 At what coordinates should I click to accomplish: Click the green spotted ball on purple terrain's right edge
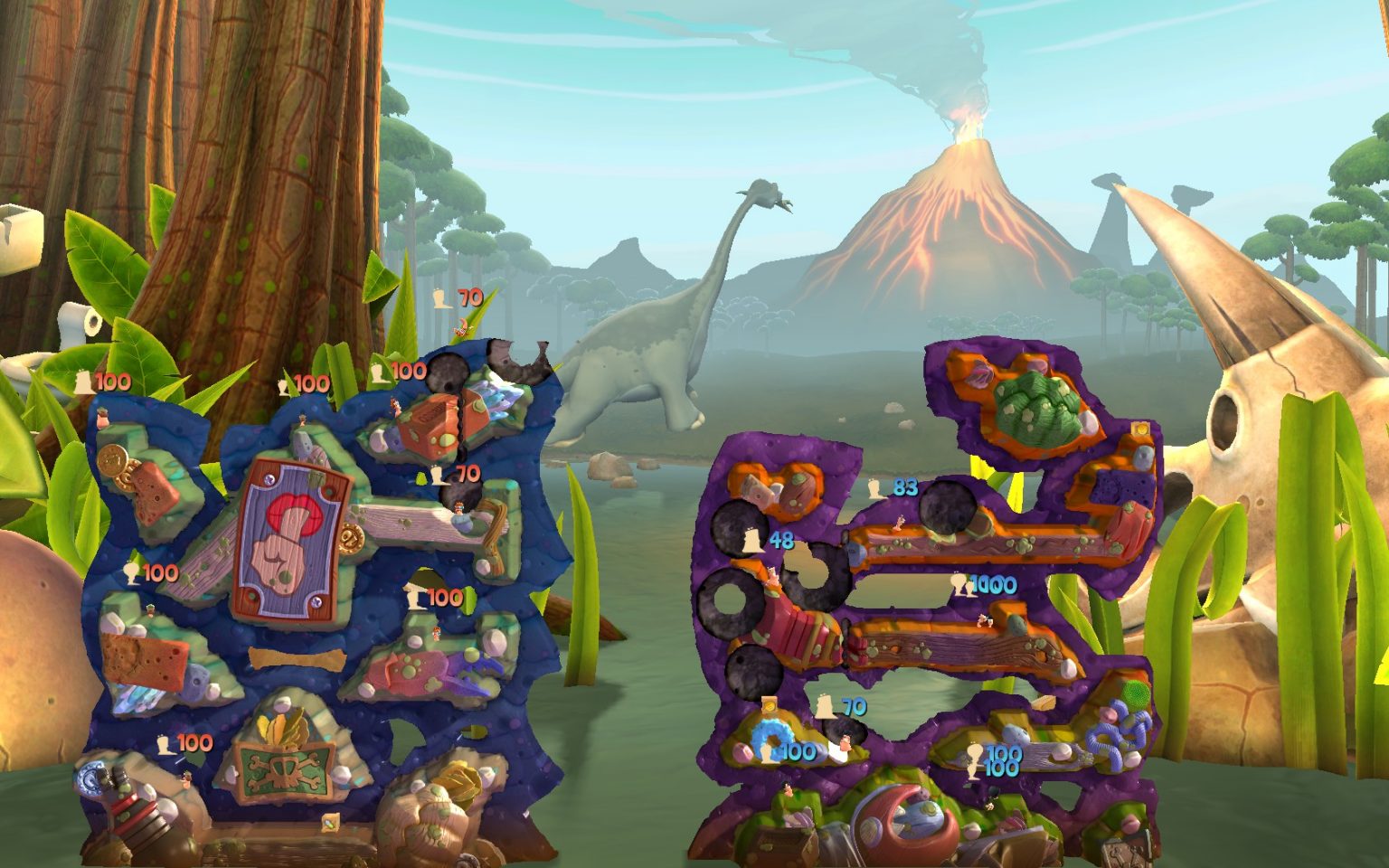click(1135, 694)
